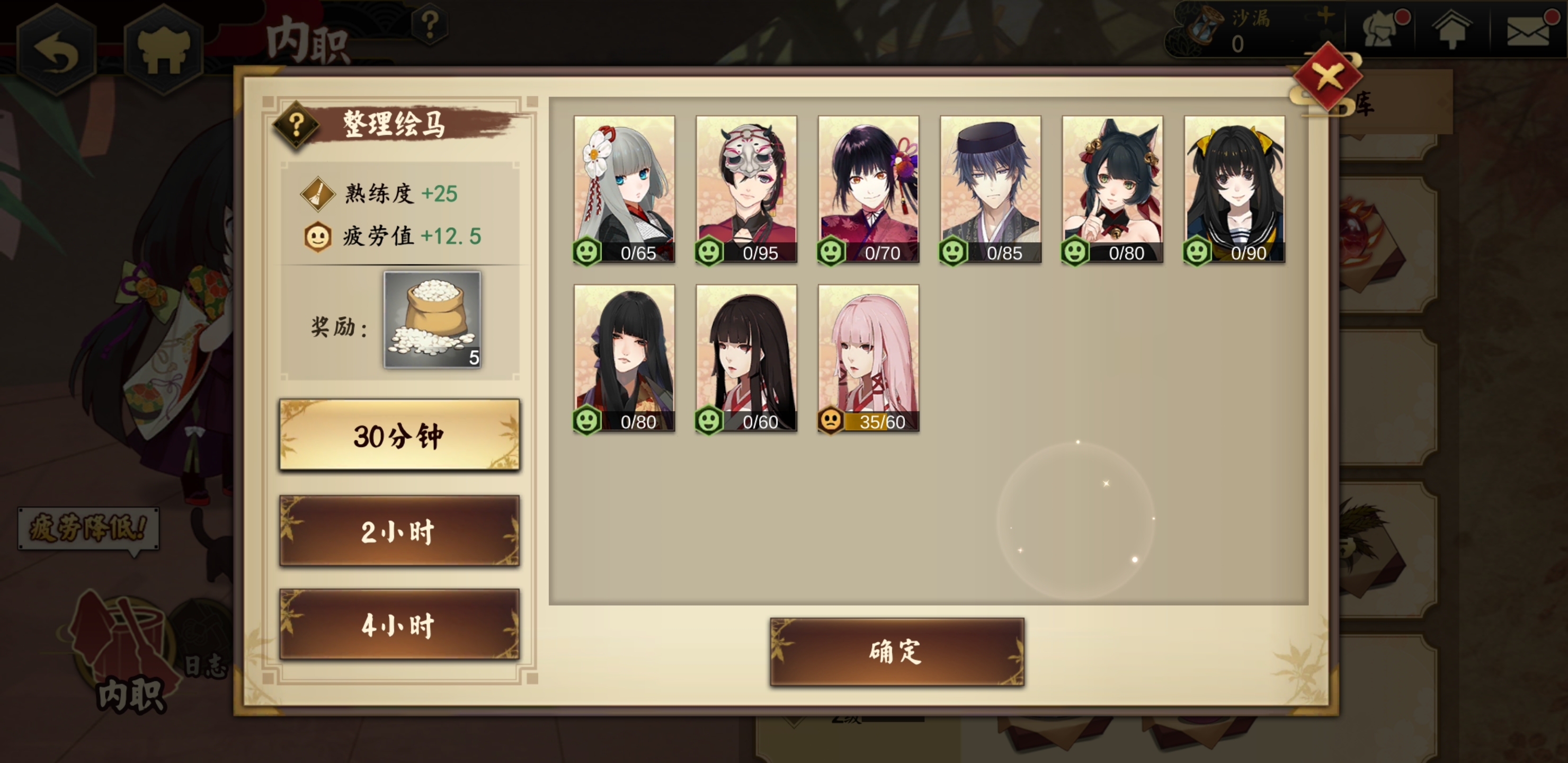Open the mail envelope icon

(x=1528, y=30)
